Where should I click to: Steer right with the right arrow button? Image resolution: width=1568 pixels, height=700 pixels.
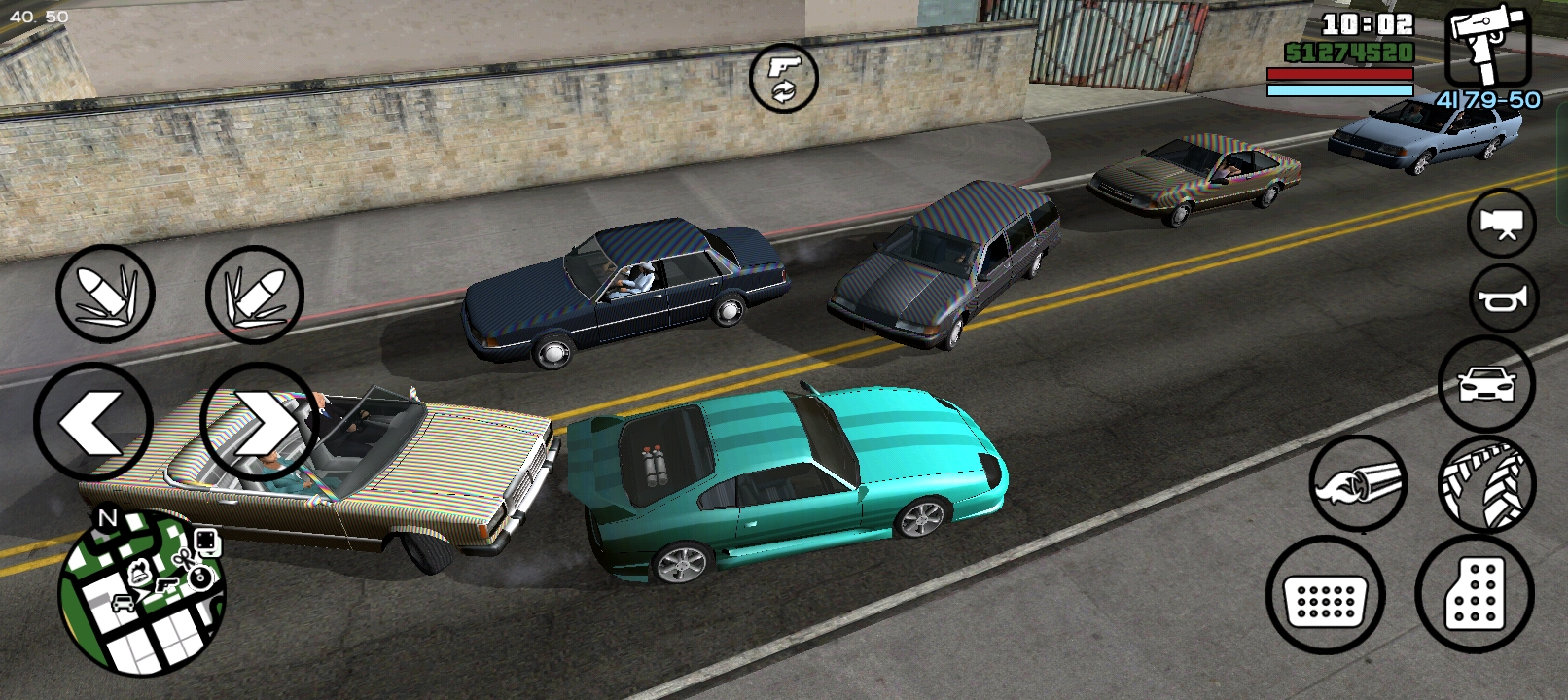point(259,422)
